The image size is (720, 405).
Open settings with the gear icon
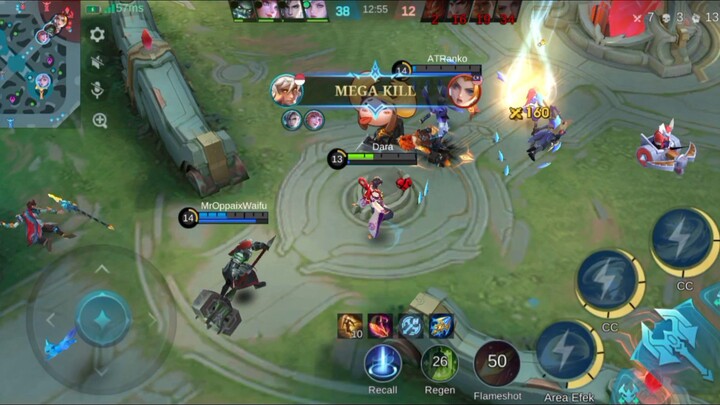click(x=97, y=35)
